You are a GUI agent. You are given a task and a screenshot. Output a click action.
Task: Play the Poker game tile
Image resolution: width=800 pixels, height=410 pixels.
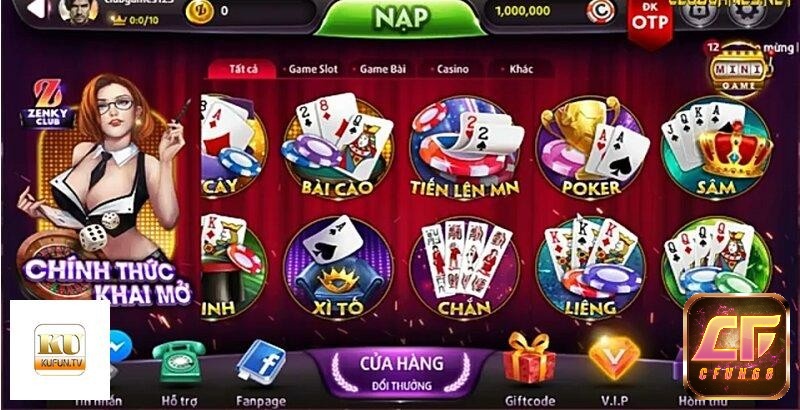point(590,145)
